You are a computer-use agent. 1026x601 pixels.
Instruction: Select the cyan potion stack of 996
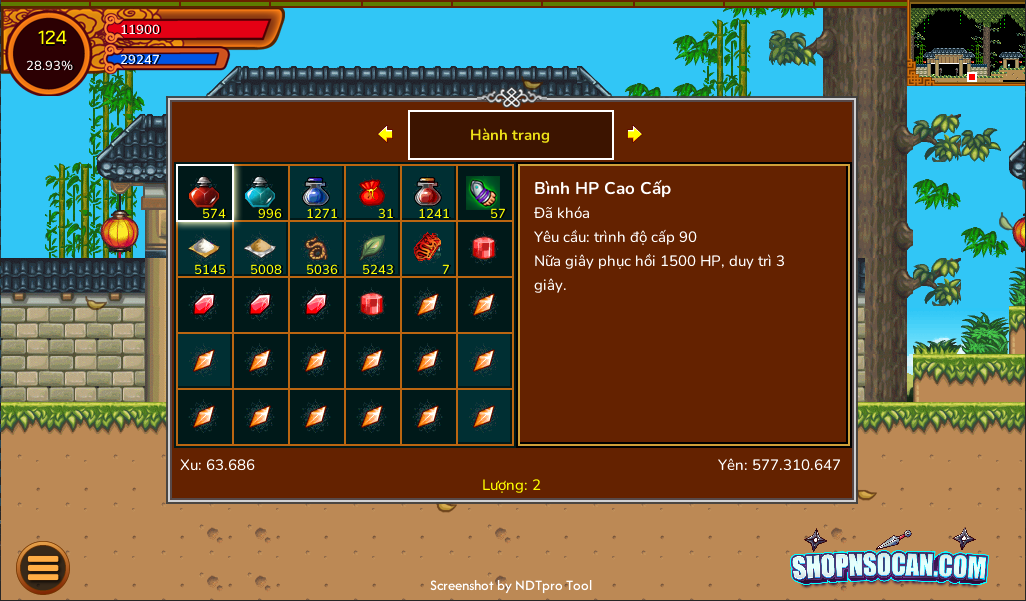[x=261, y=193]
